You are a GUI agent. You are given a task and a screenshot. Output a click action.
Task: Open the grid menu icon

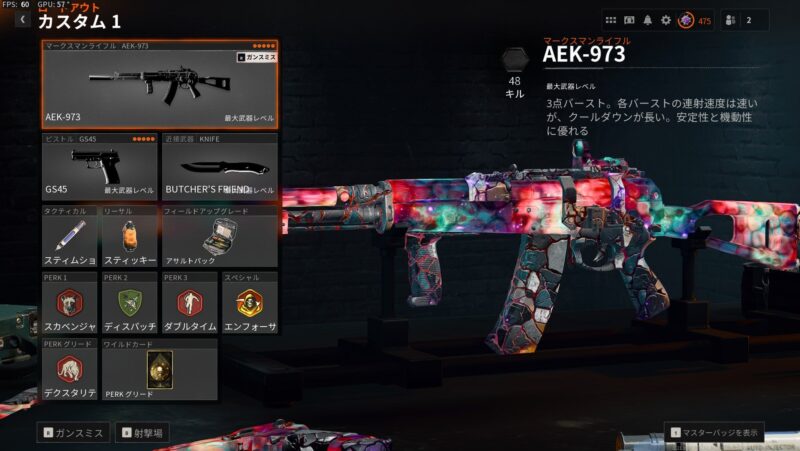tap(611, 20)
